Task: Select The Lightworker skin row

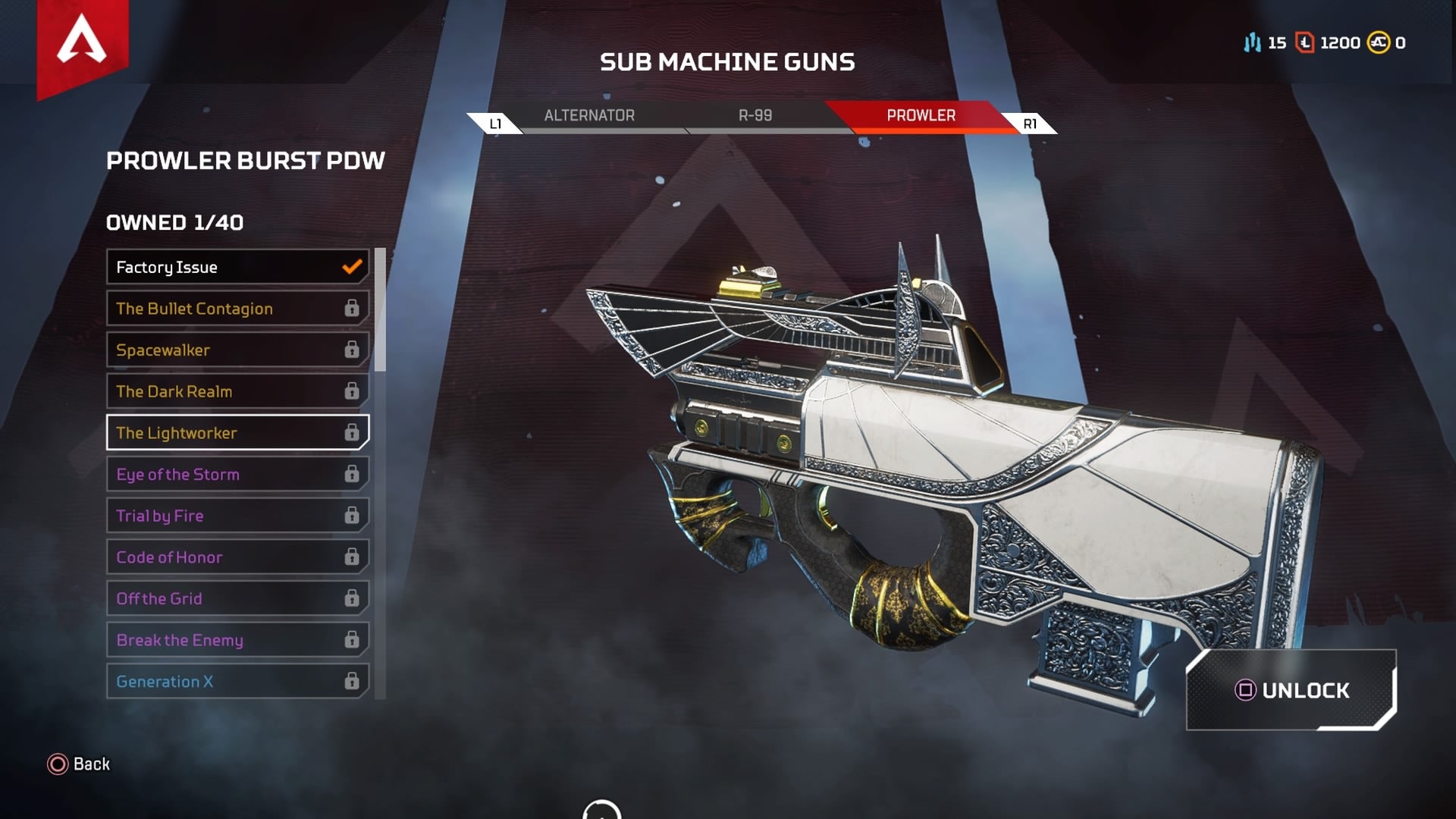Action: pos(237,433)
